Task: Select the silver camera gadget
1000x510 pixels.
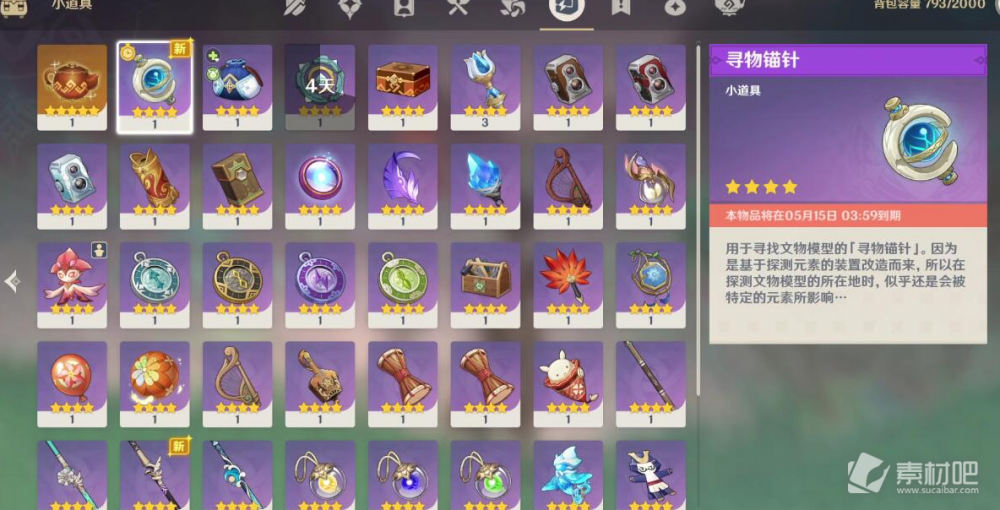Action: [x=72, y=180]
